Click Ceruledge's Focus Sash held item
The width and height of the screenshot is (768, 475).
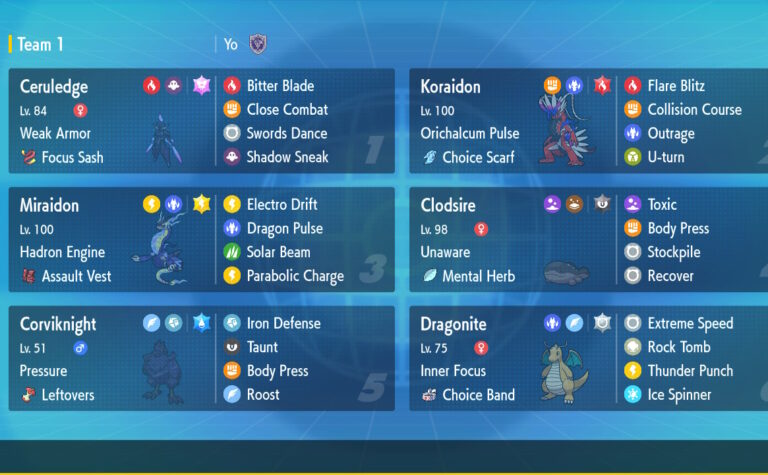72,157
